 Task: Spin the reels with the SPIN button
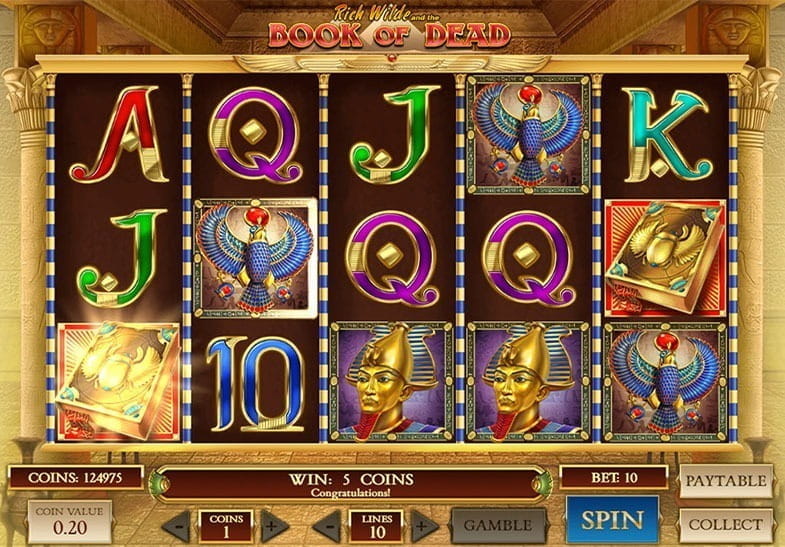pyautogui.click(x=612, y=521)
